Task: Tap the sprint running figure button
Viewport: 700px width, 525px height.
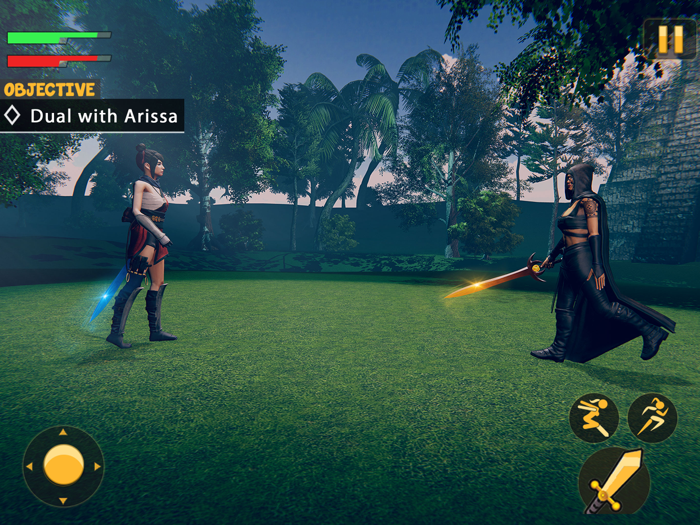Action: (652, 418)
